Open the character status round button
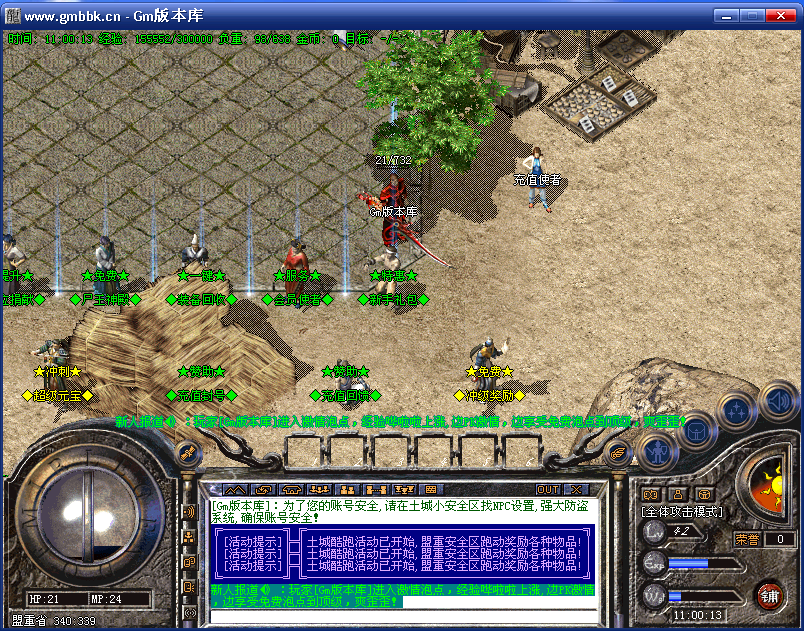The image size is (804, 631). click(657, 447)
